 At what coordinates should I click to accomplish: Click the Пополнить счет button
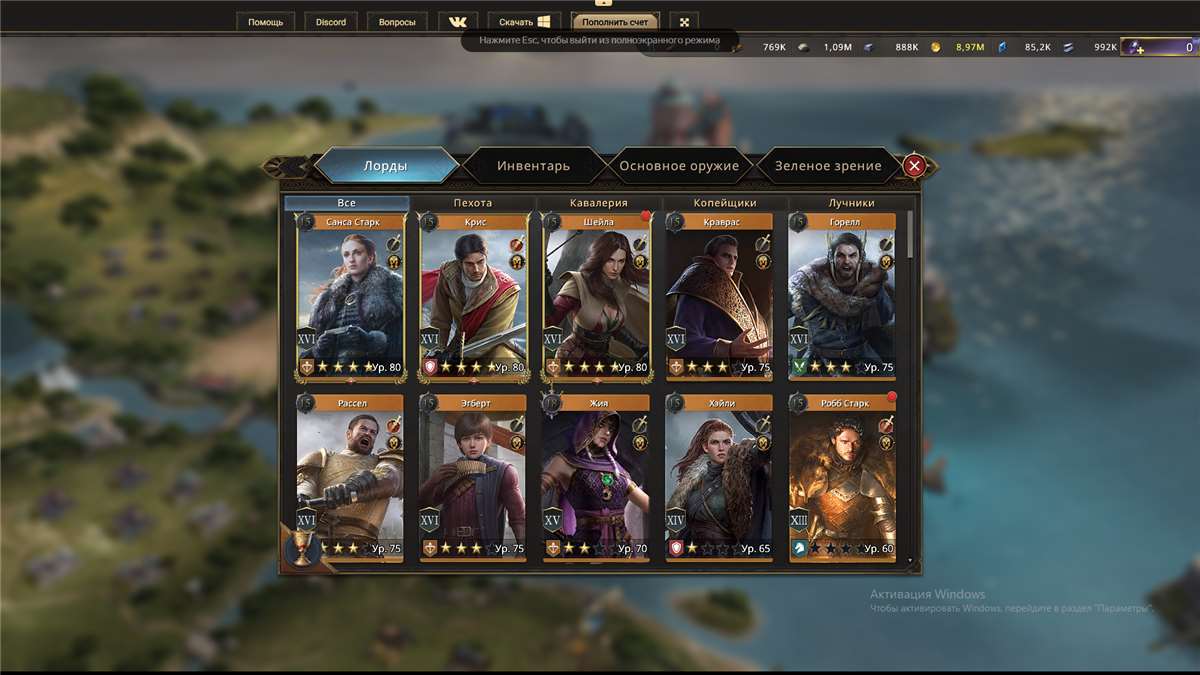click(616, 22)
